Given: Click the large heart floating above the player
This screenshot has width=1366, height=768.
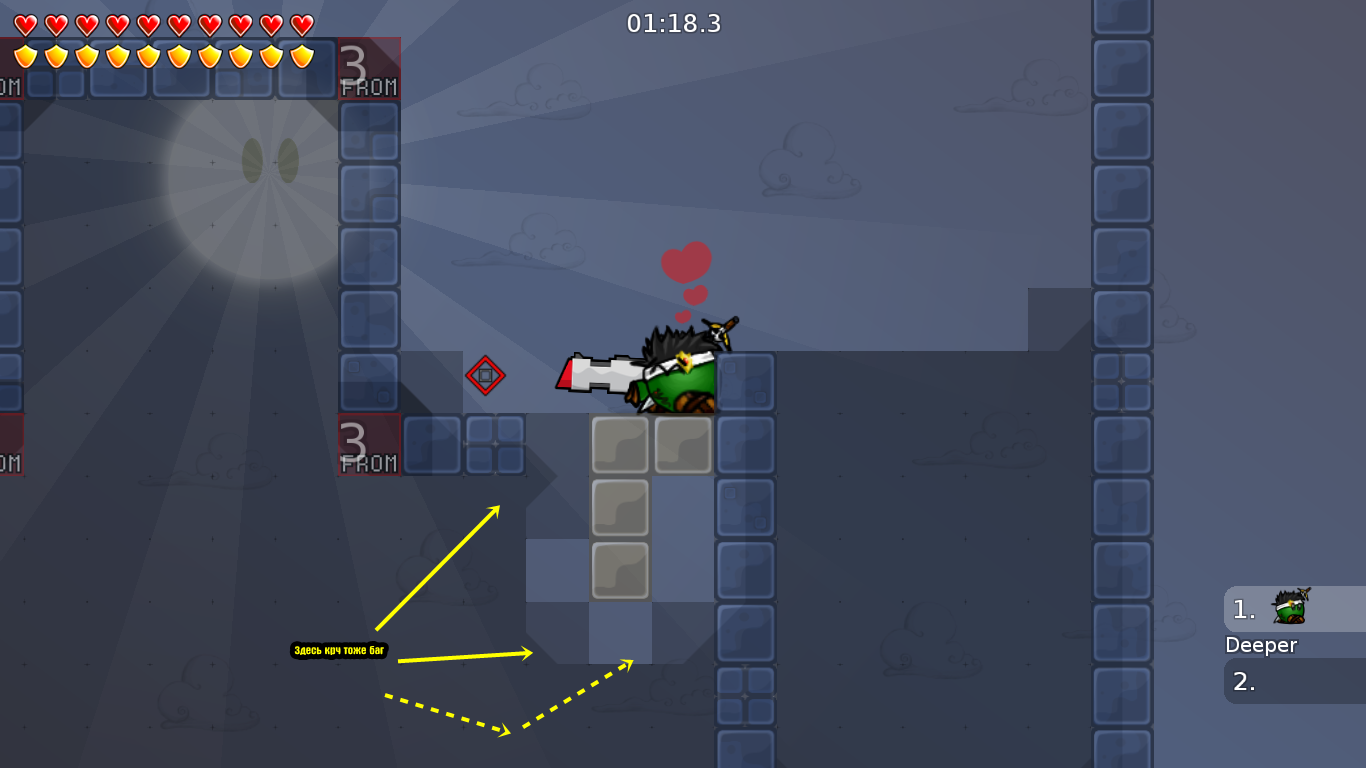Looking at the screenshot, I should pyautogui.click(x=687, y=262).
